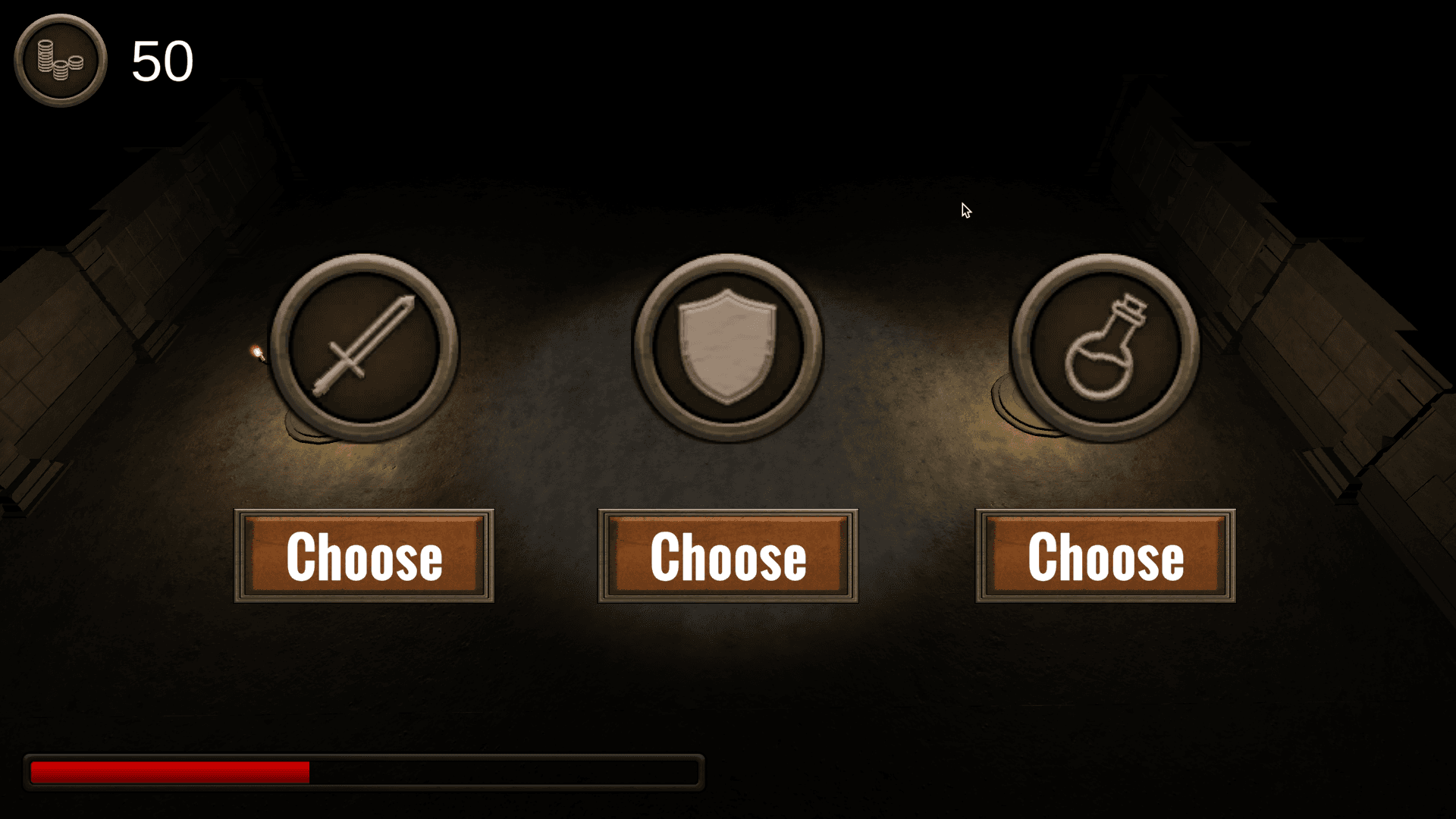Choose the potion reward
Screen dimensions: 1456x819
pos(1106,556)
